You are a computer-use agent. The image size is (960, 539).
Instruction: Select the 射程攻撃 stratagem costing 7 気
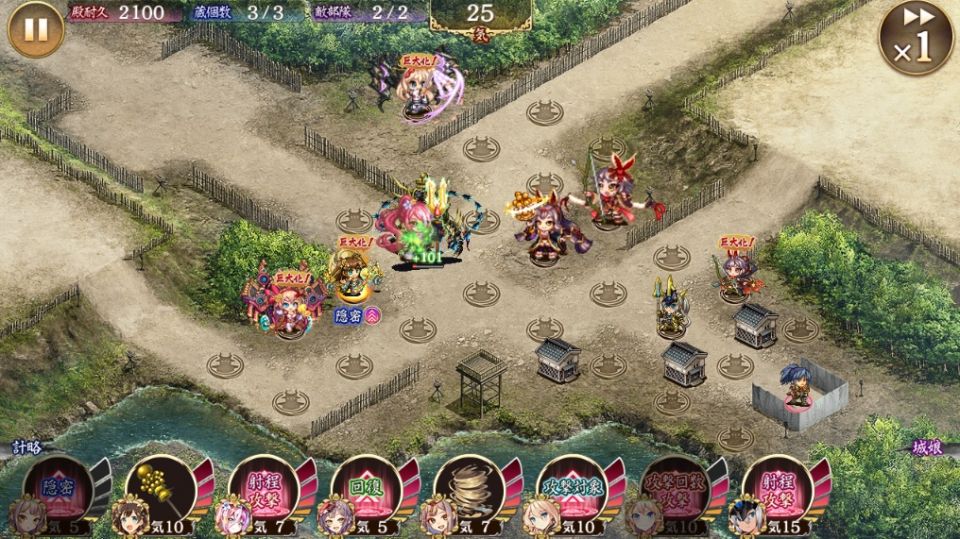tap(262, 489)
